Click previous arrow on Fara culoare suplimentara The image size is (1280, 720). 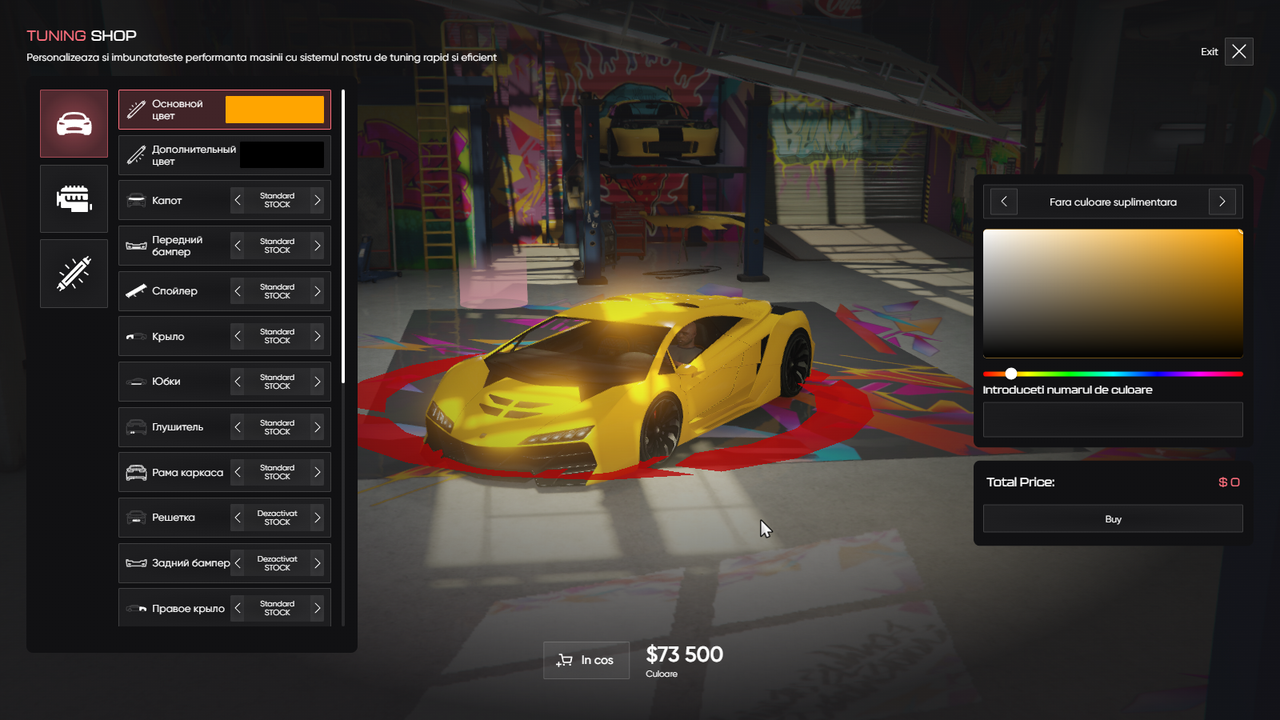[x=1004, y=202]
